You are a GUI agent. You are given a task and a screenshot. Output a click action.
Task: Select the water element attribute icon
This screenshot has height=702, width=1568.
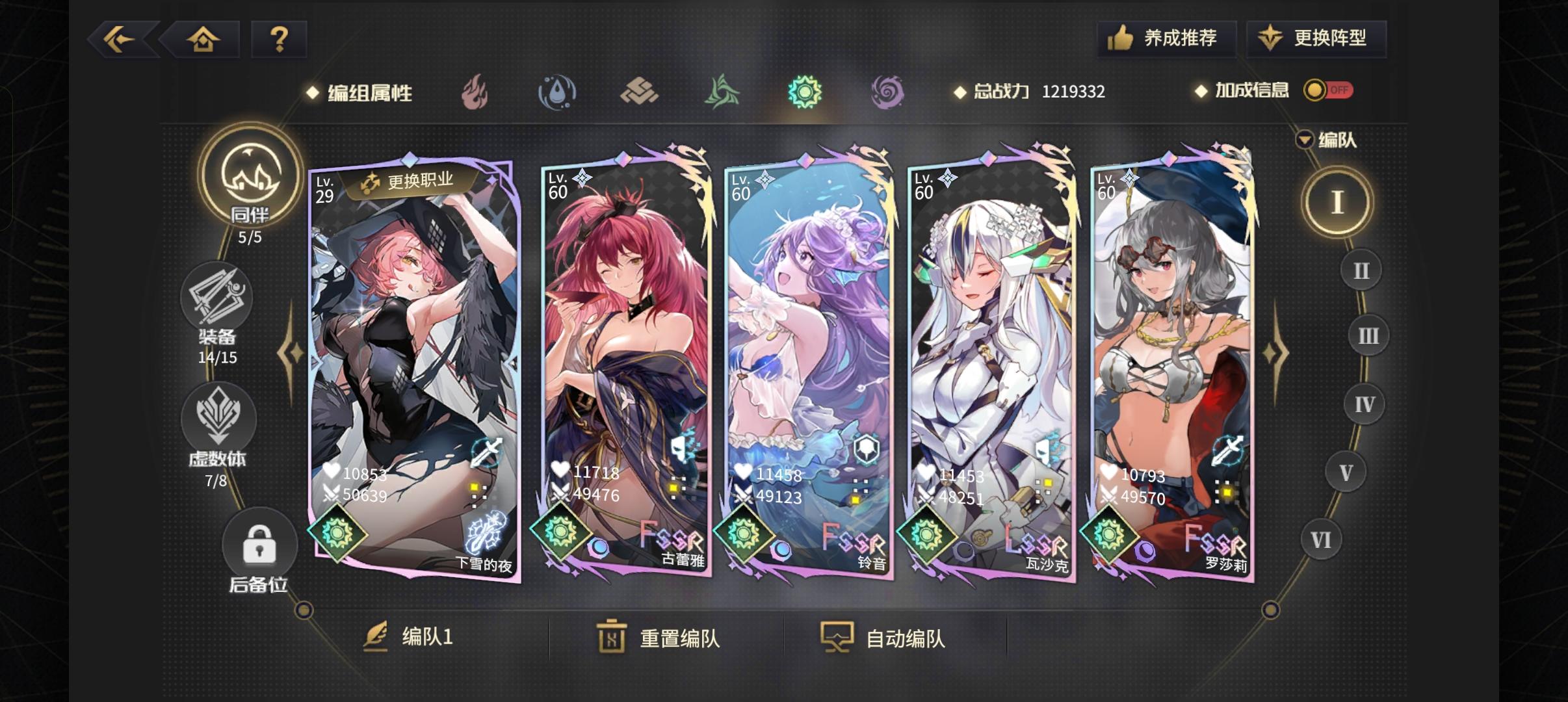pos(558,92)
